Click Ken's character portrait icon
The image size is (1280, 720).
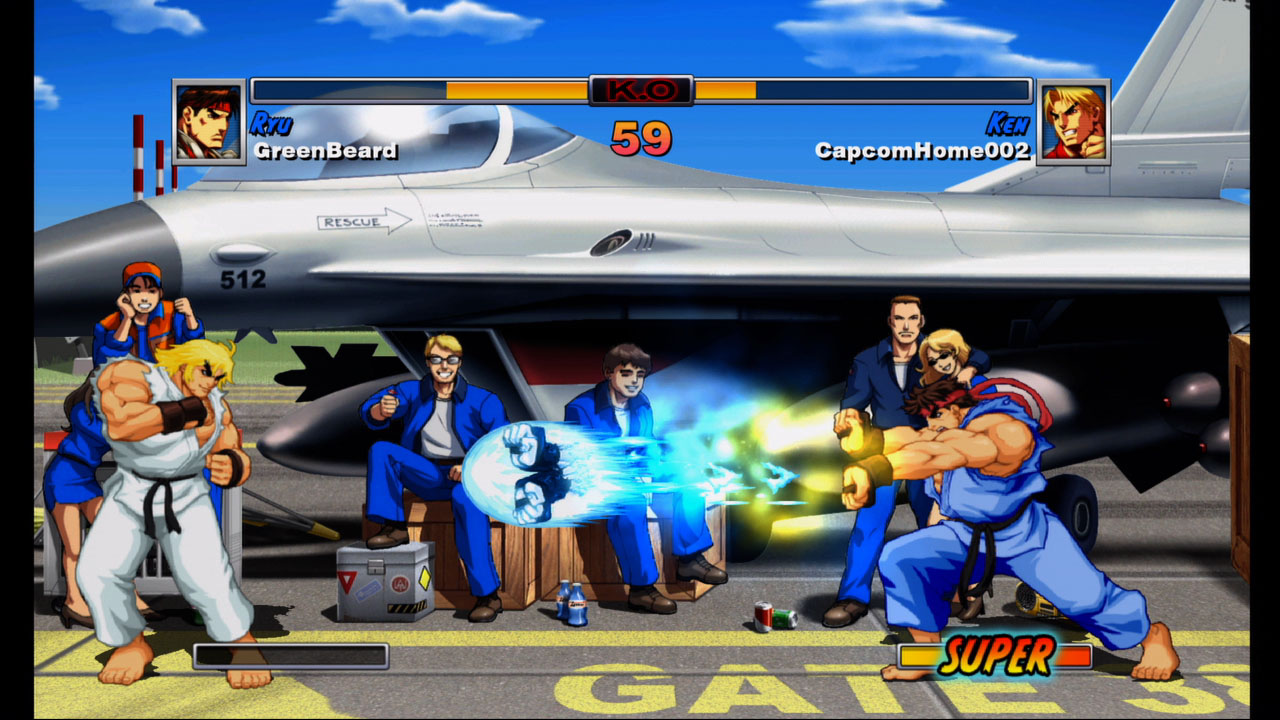(1073, 122)
